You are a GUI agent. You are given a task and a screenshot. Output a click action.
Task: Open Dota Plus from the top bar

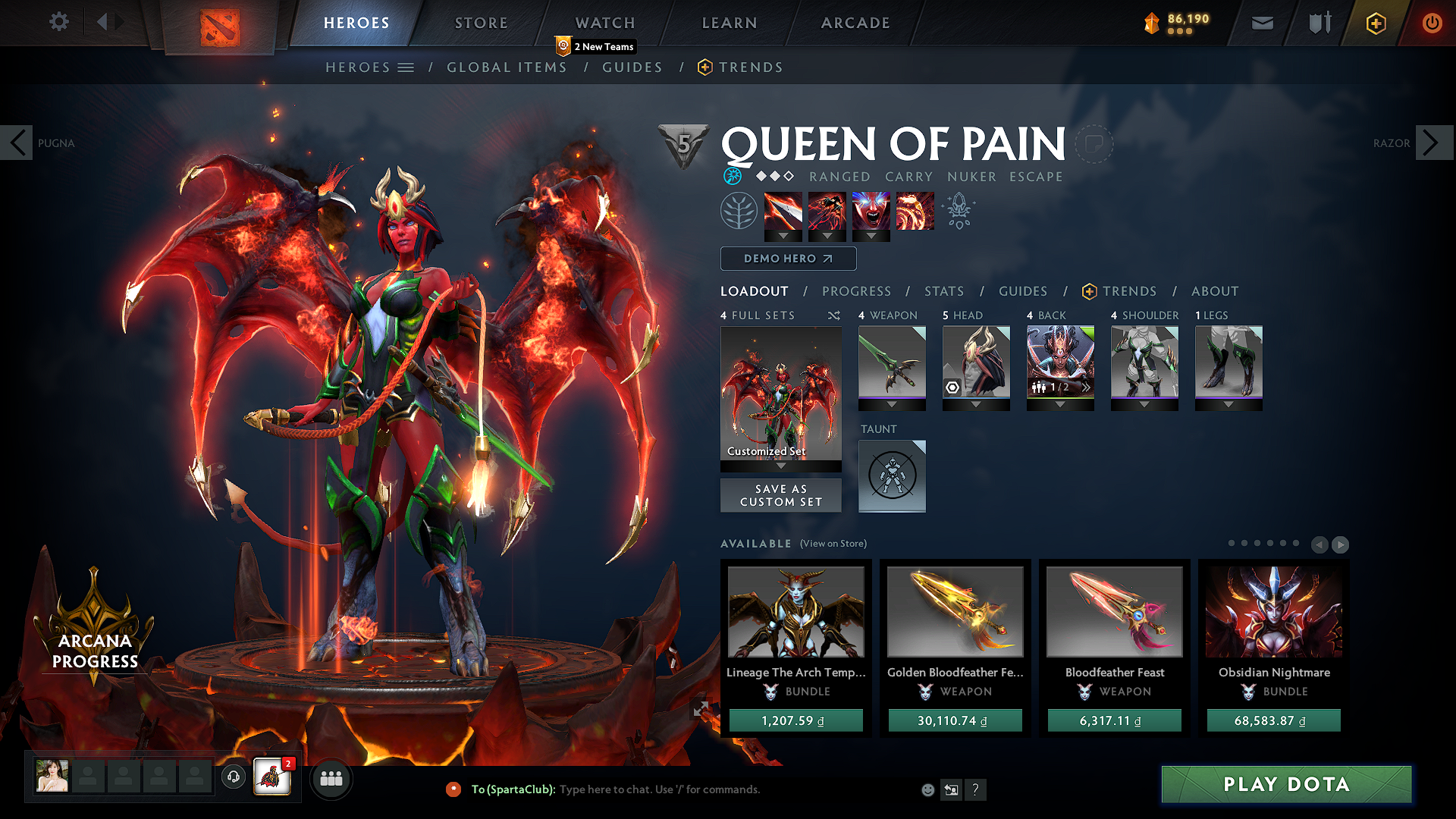tap(1378, 23)
